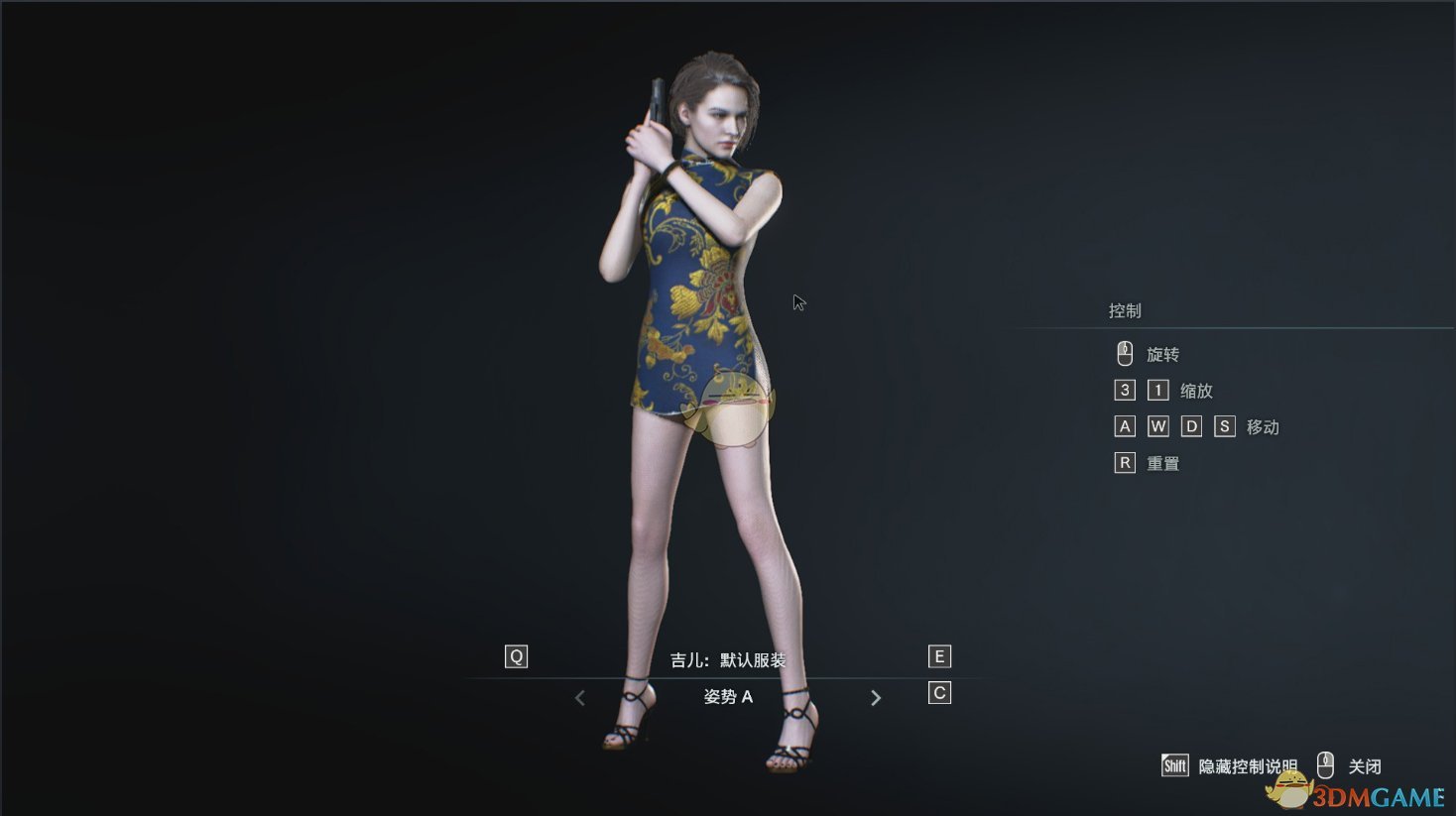Viewport: 1456px width, 816px height.
Task: Click the 3 key zoom icon
Action: 1124,390
